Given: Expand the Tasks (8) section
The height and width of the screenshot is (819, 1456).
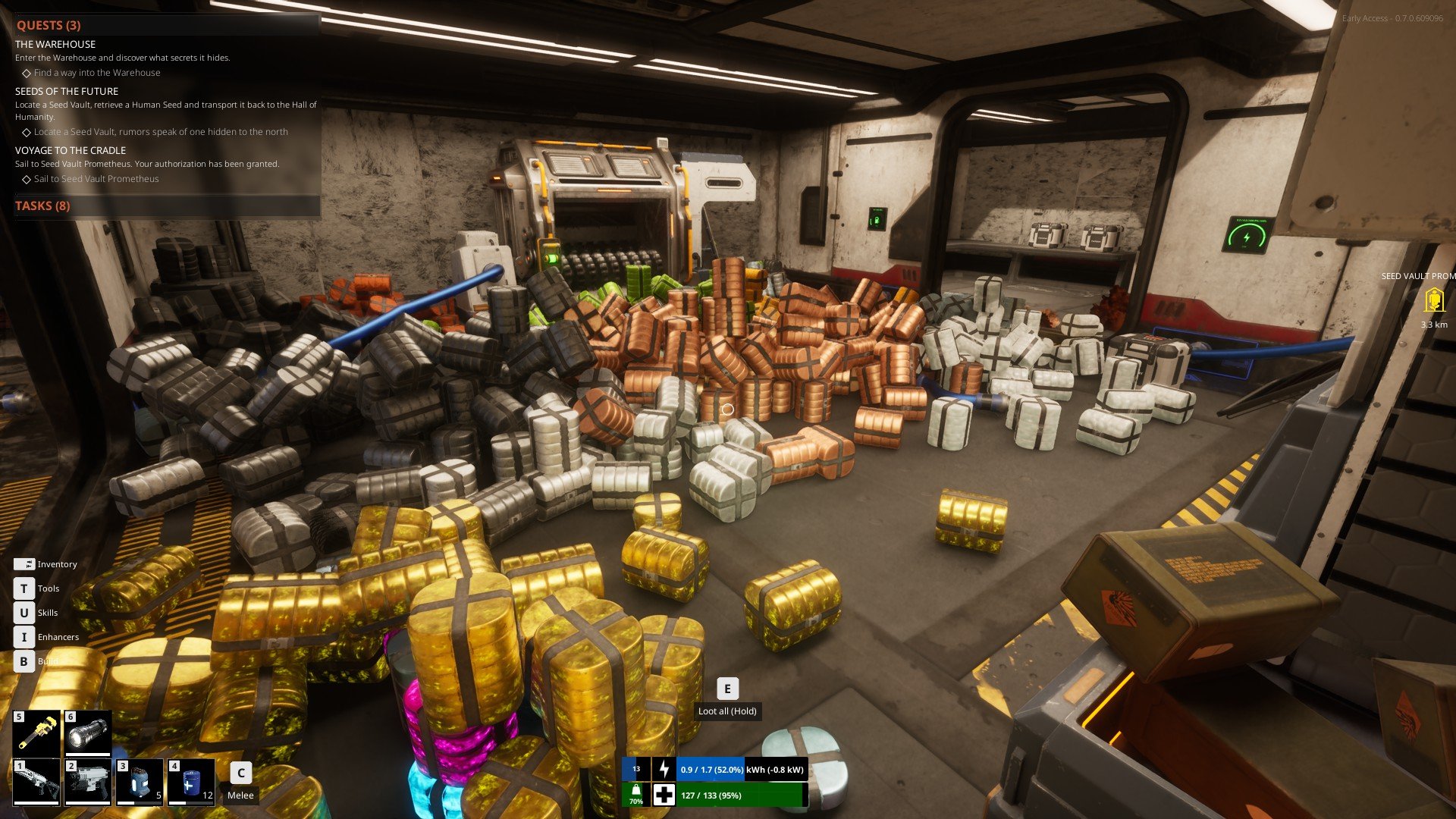Looking at the screenshot, I should tap(43, 206).
